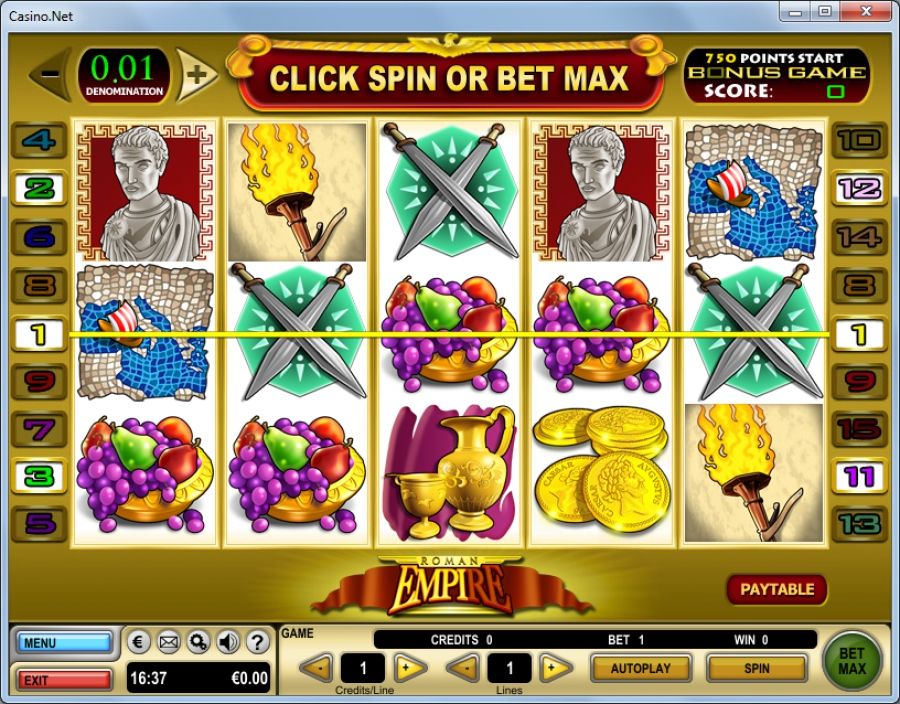Increase the coin denomination with plus arrow
The image size is (900, 704).
coord(199,75)
